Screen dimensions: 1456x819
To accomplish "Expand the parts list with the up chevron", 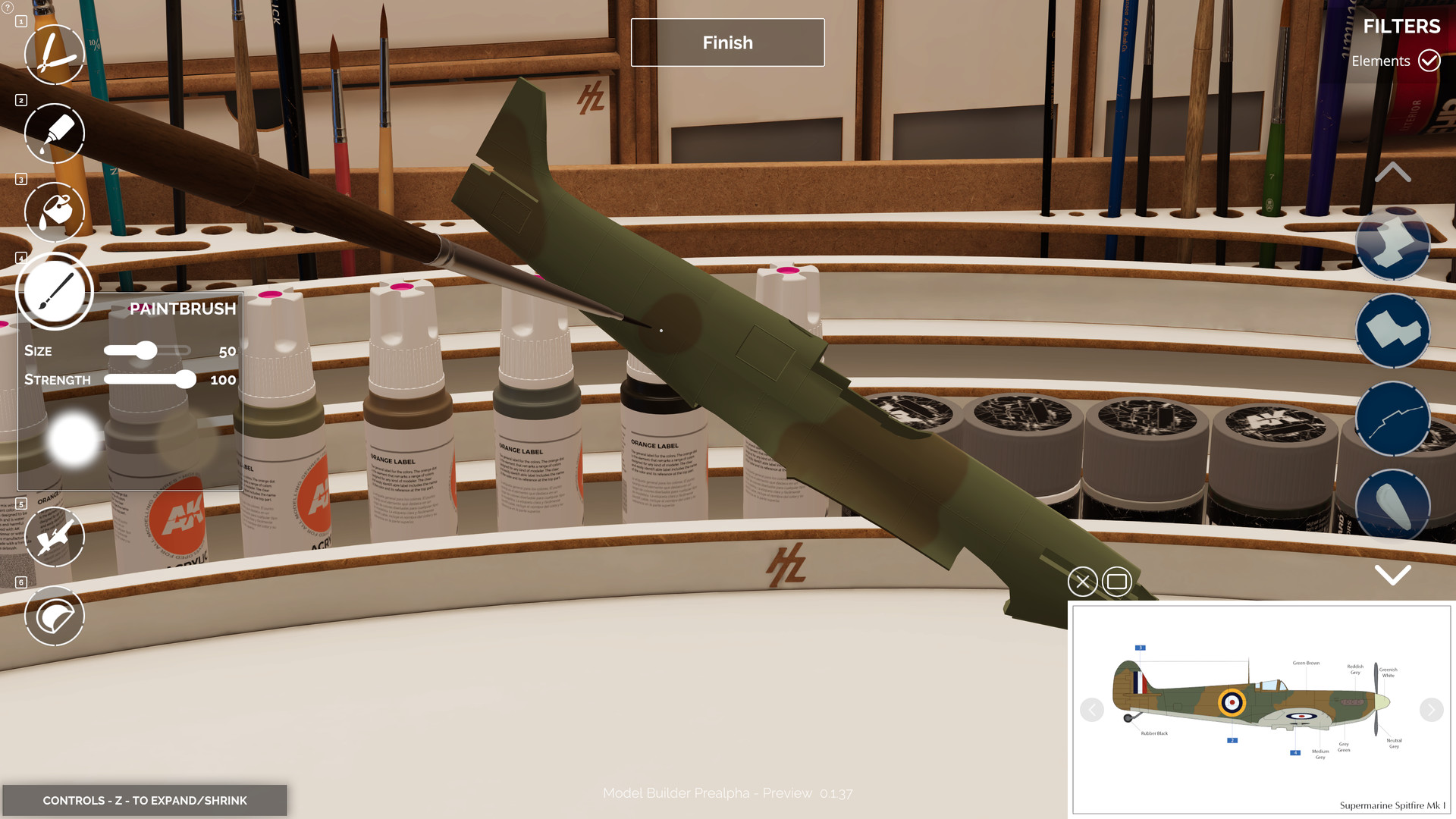I will click(x=1392, y=173).
